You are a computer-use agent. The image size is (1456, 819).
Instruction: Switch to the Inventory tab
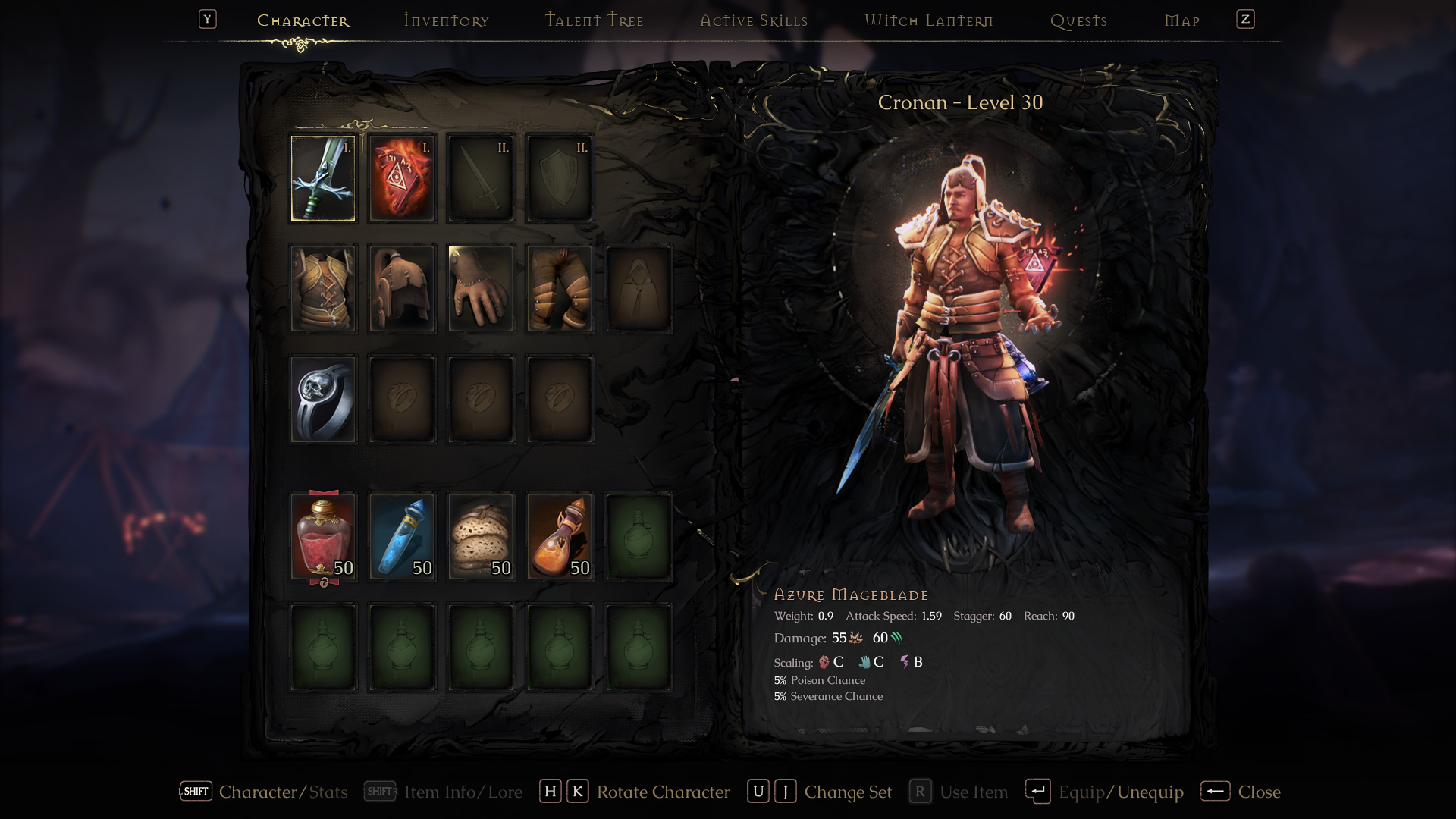(x=446, y=20)
